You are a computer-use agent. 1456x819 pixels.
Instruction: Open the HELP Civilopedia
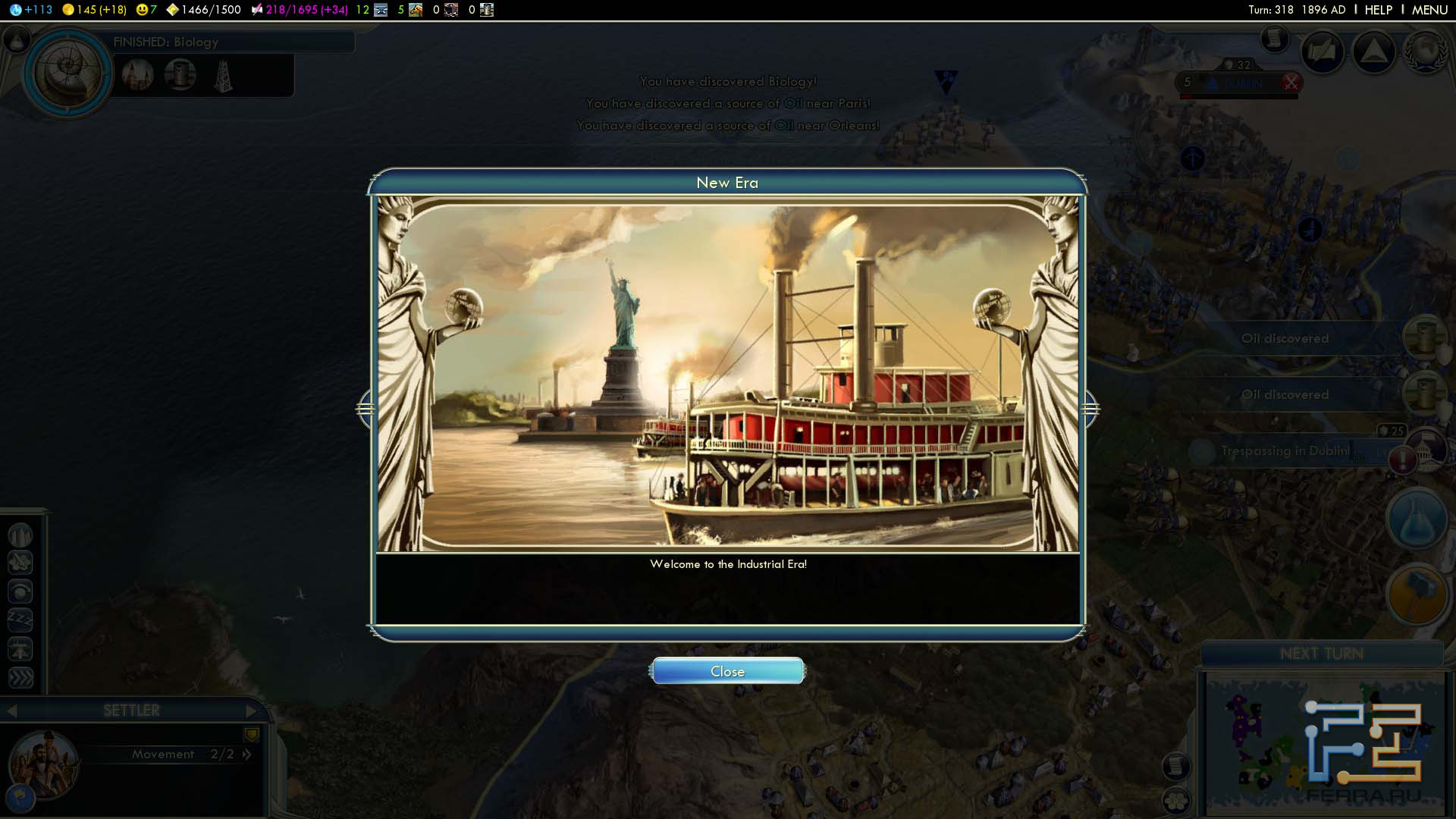[x=1378, y=10]
